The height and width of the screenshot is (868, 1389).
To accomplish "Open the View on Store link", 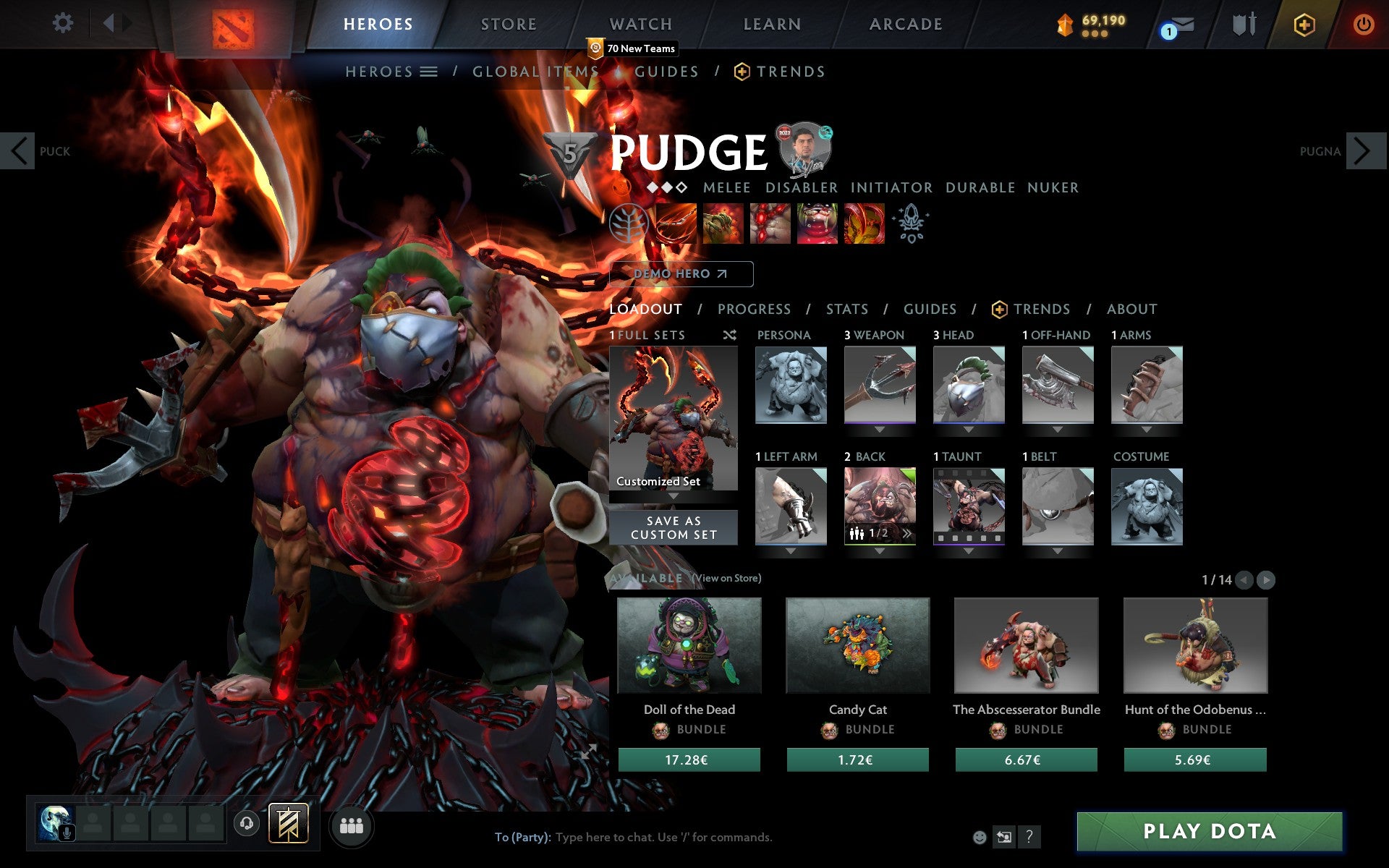I will [726, 579].
